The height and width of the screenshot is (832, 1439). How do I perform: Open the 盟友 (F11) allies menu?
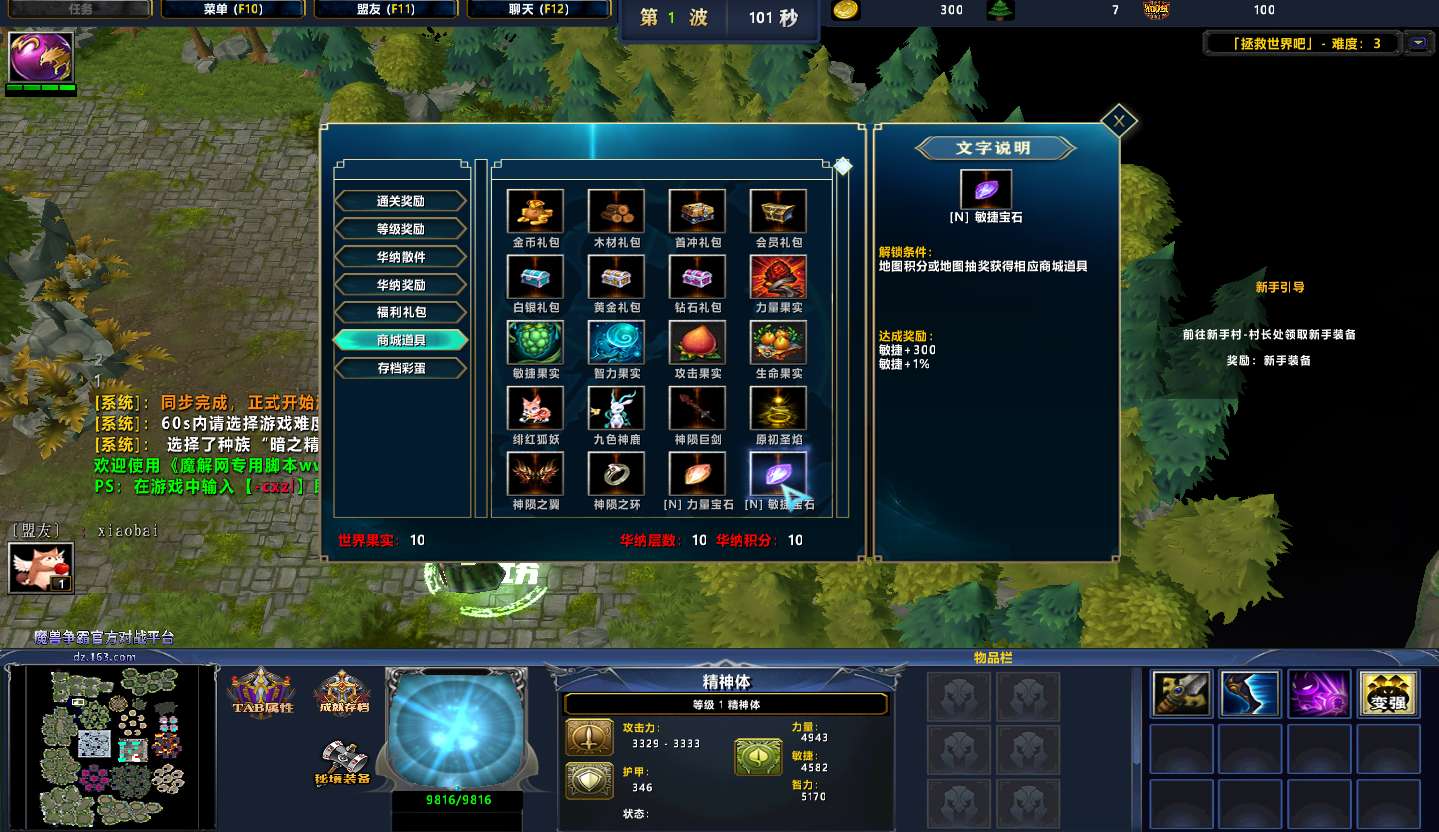[x=386, y=10]
